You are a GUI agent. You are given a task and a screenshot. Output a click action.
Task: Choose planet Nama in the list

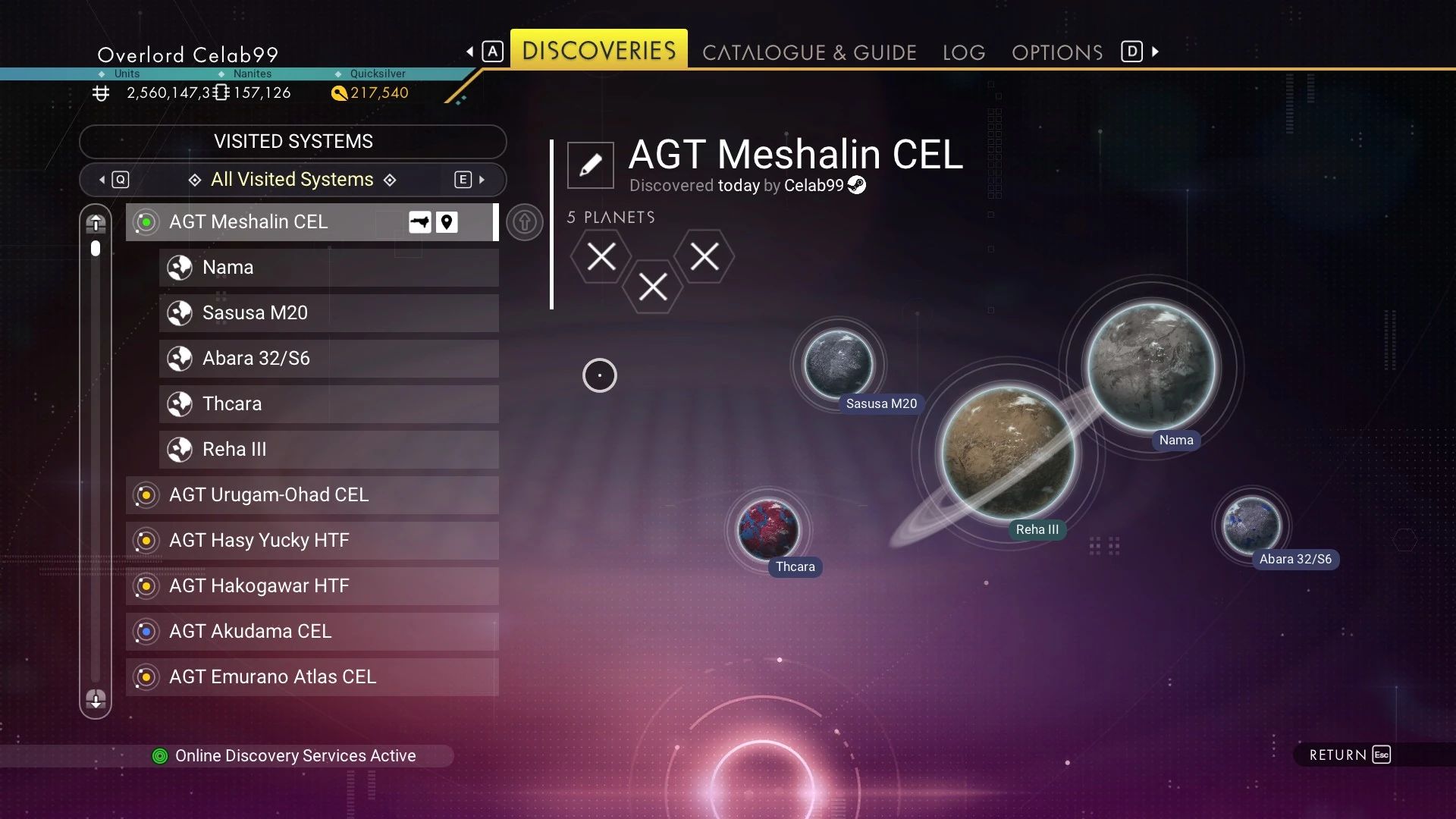pos(328,268)
